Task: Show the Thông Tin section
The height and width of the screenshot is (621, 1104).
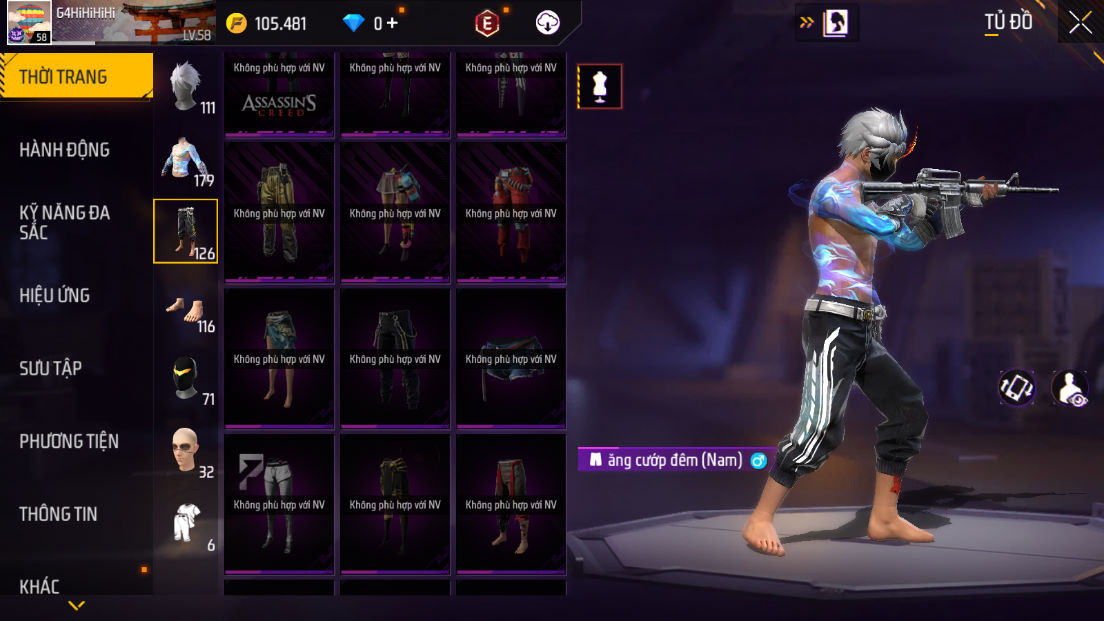Action: (x=58, y=514)
